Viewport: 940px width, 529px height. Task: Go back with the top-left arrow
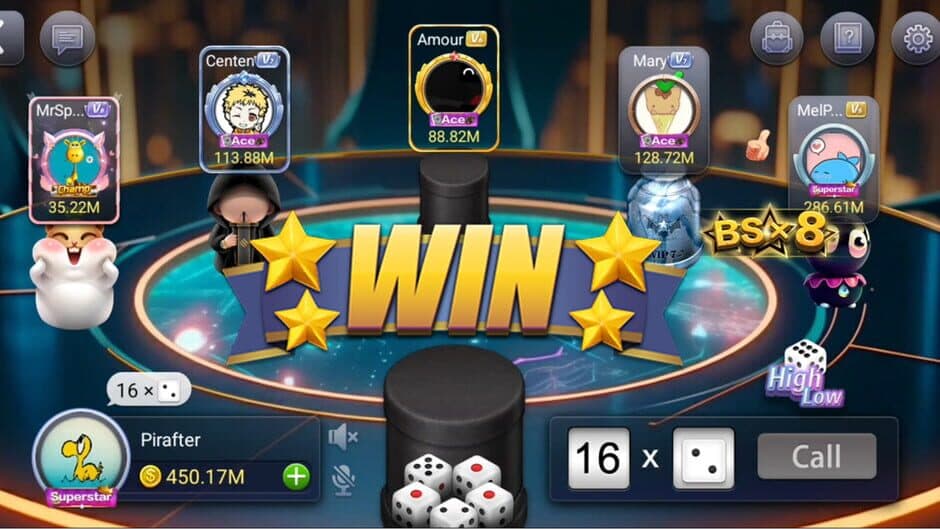coord(8,39)
